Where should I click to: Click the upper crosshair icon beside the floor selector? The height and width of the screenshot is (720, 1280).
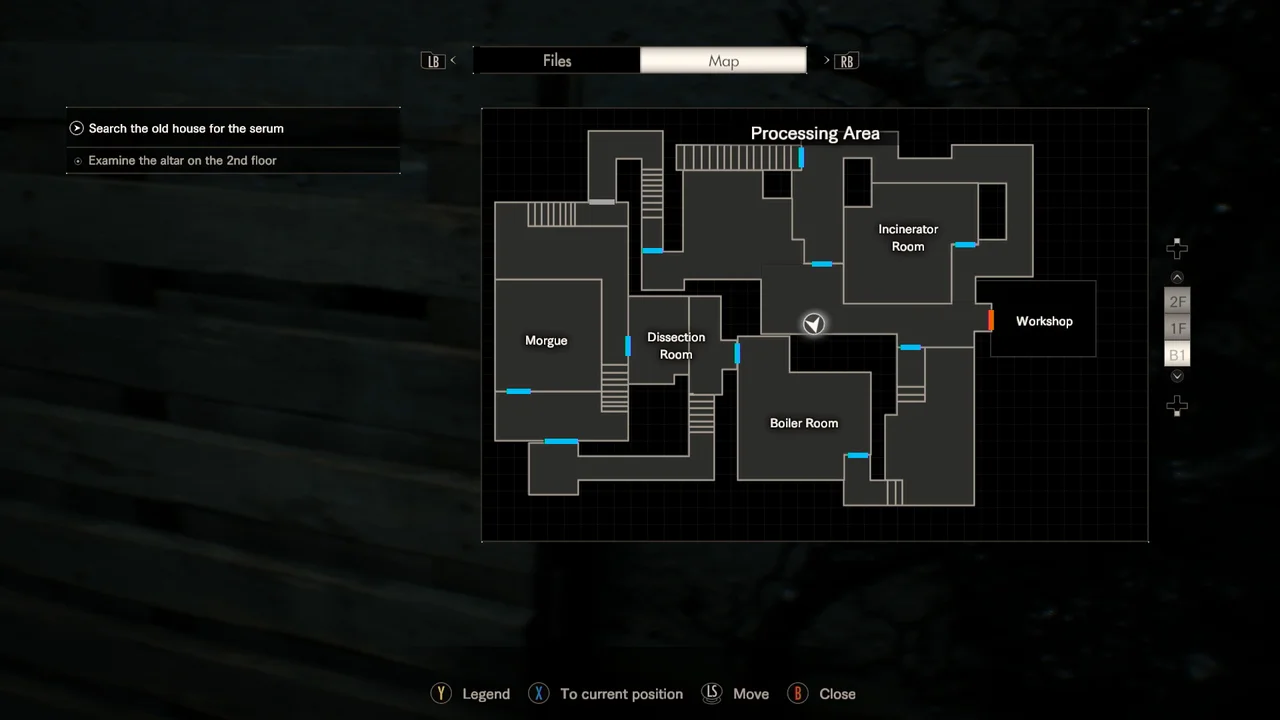pyautogui.click(x=1177, y=248)
